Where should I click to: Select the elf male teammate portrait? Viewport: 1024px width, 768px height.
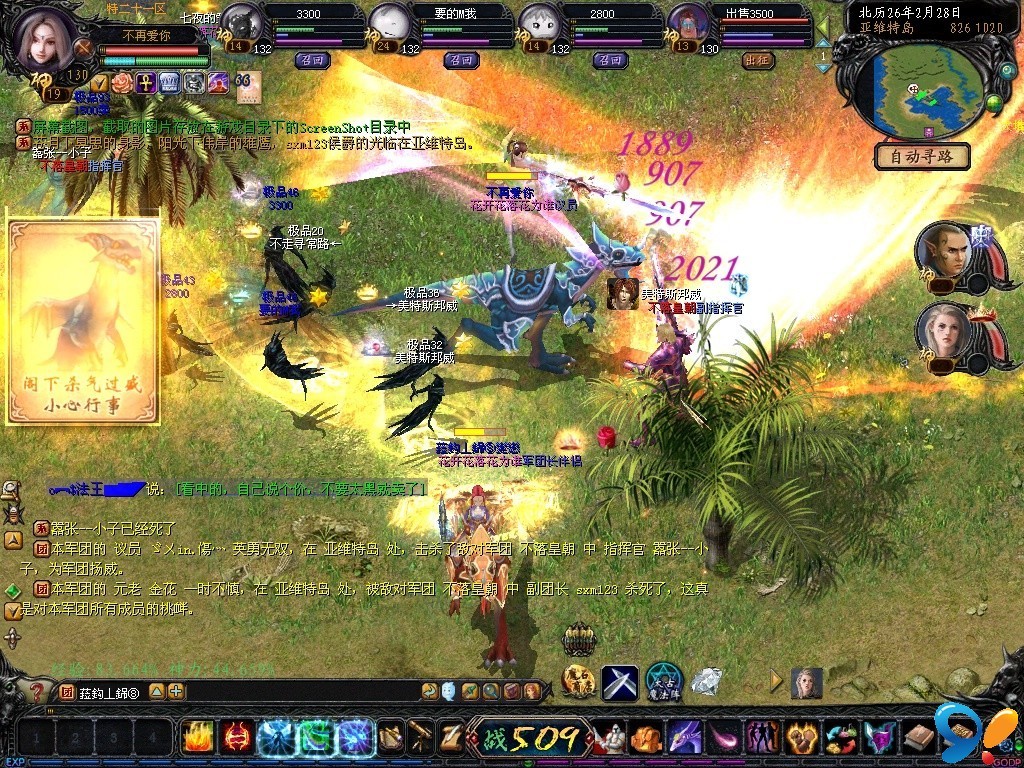(x=942, y=250)
